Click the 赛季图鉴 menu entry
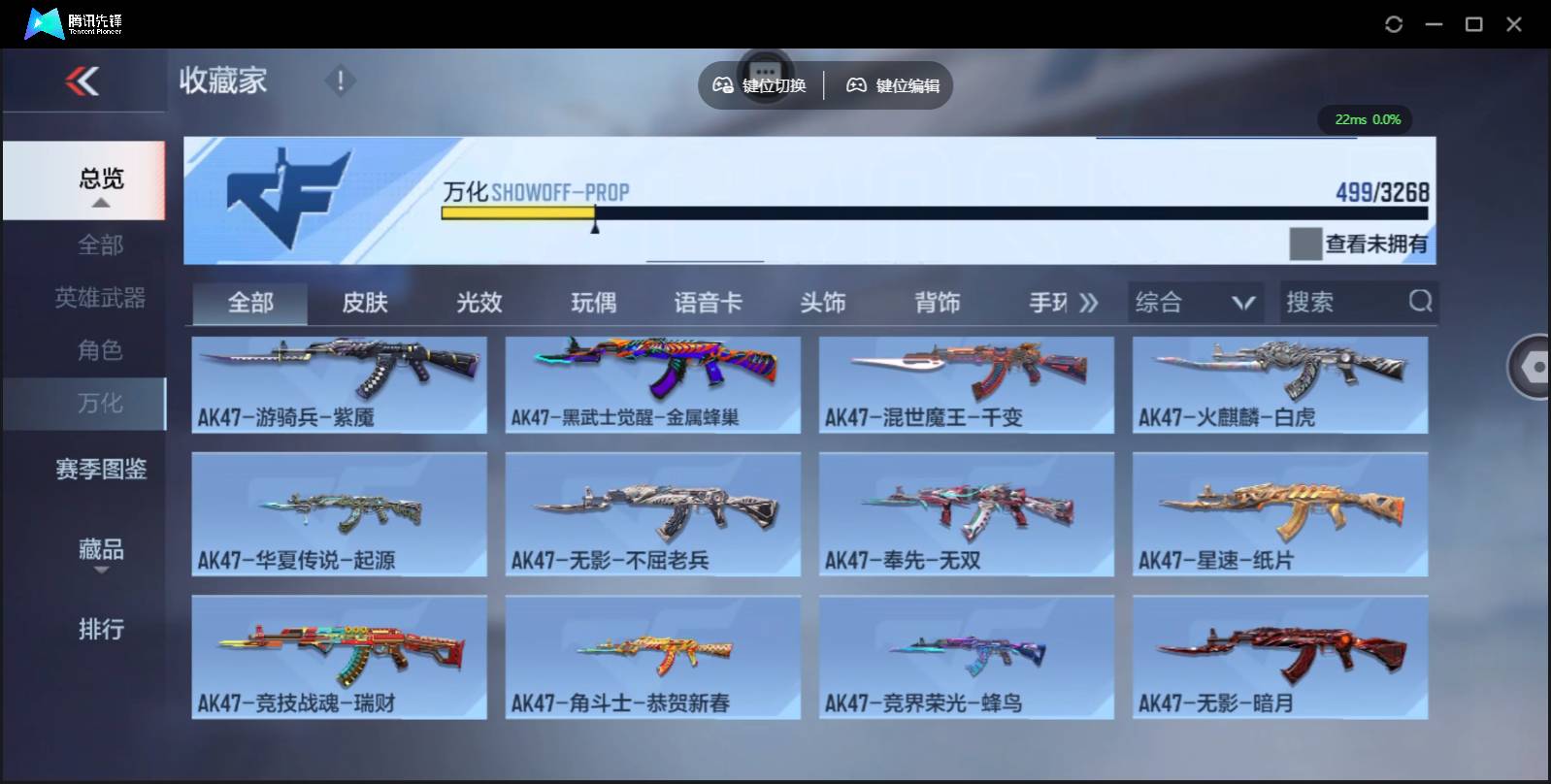Screen dimensions: 1551x784 coord(100,470)
